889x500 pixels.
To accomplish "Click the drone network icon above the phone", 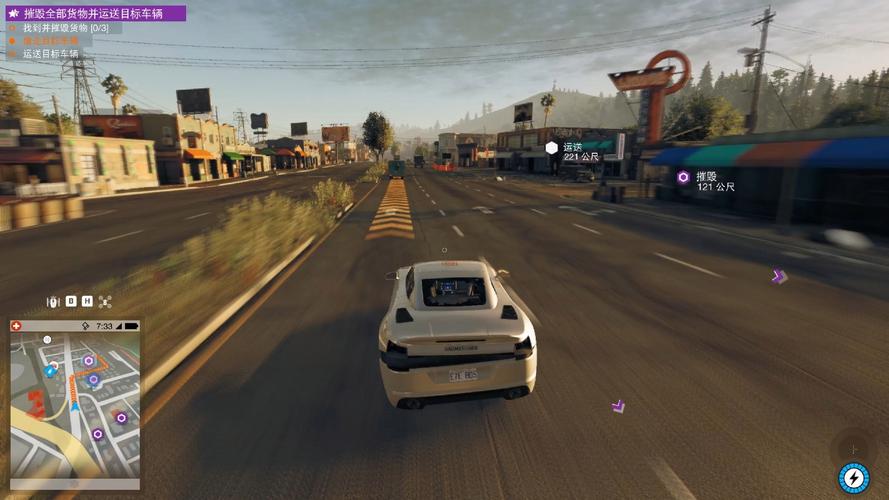I will tap(105, 301).
